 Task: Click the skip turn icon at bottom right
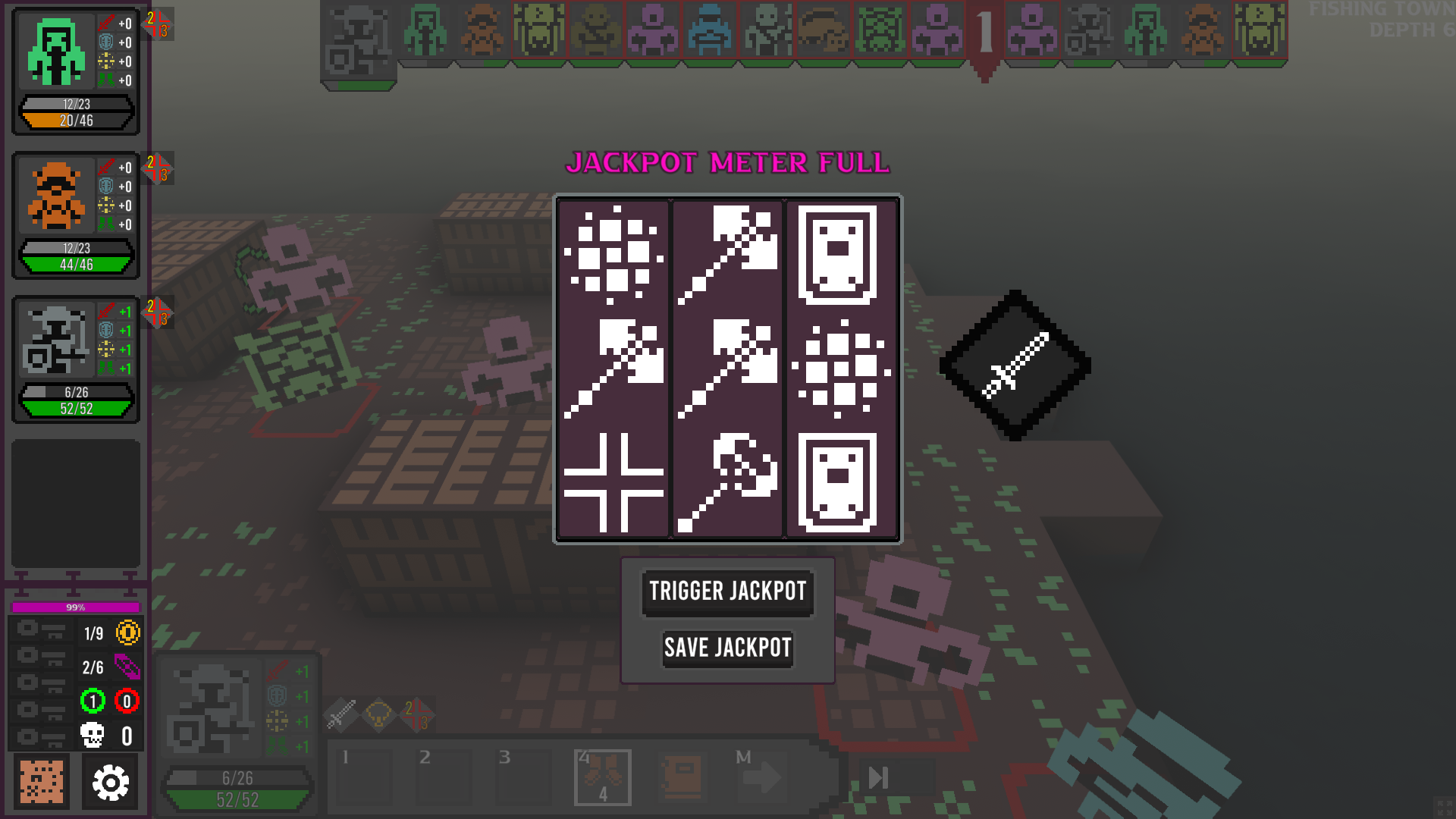point(879,776)
